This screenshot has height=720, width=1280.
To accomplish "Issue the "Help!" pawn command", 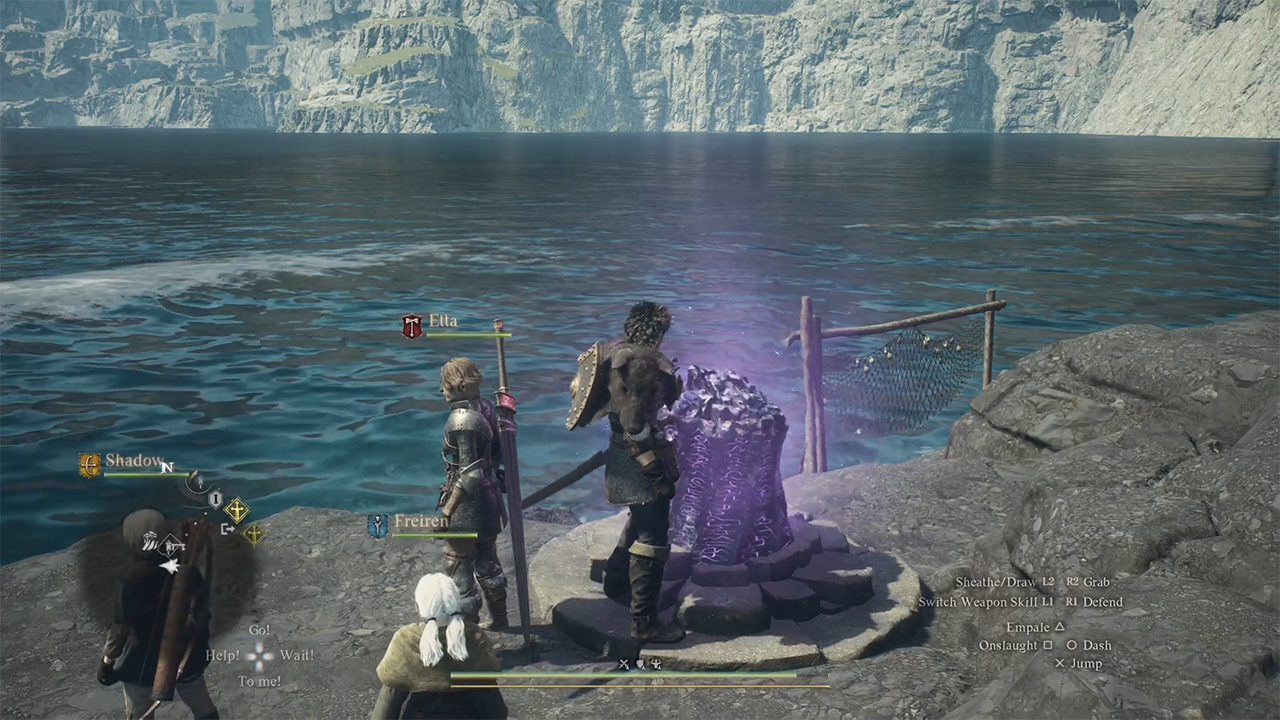I will [222, 656].
